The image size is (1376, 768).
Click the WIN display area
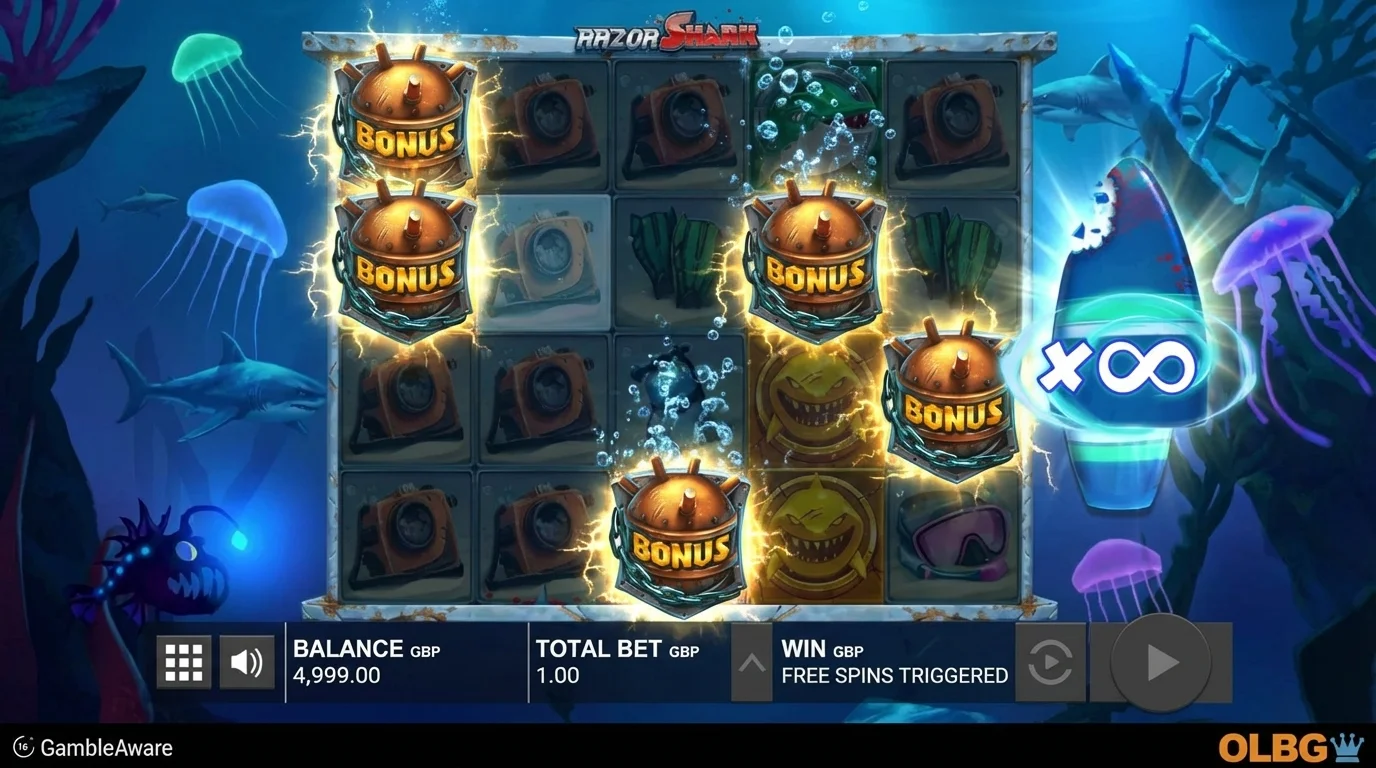pos(893,662)
